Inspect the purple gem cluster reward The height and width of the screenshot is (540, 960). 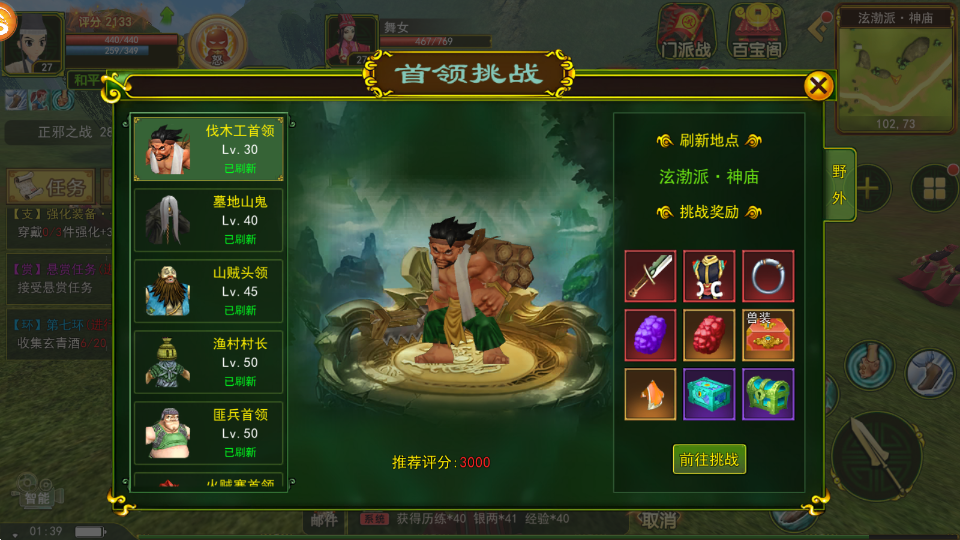click(x=651, y=335)
